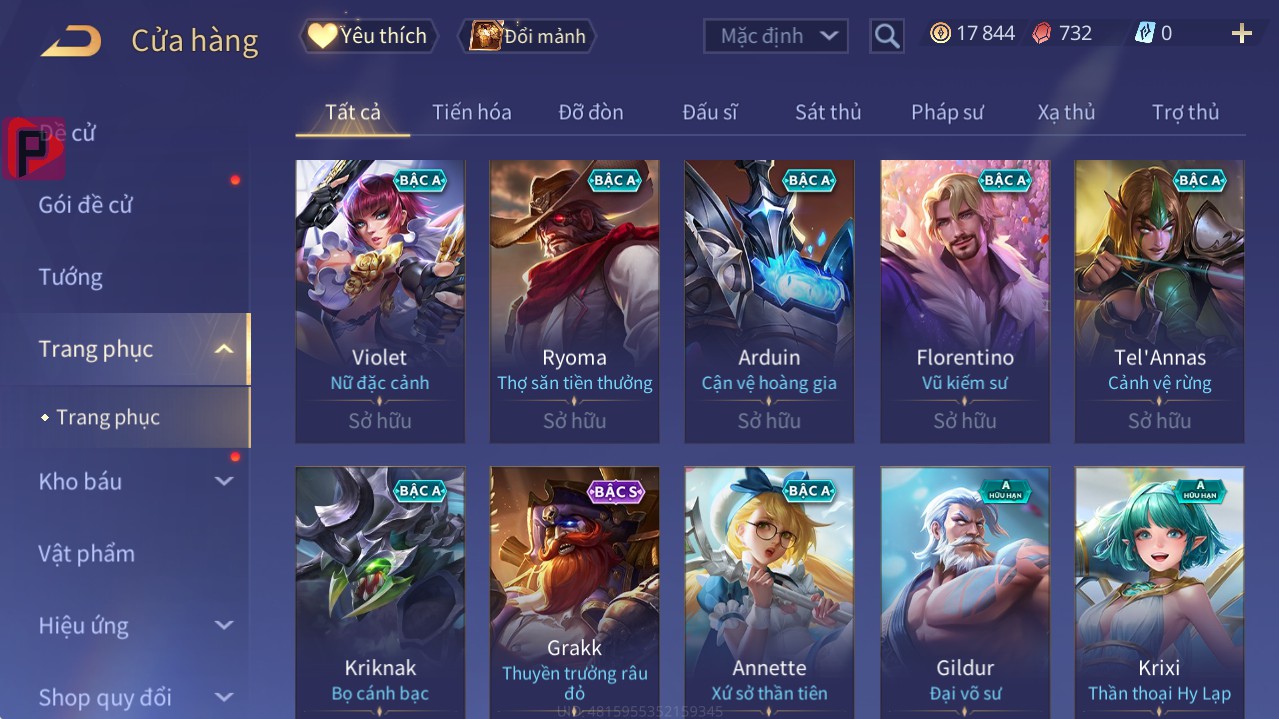Add currency with the plus button
Image resolution: width=1279 pixels, height=719 pixels.
[1241, 34]
